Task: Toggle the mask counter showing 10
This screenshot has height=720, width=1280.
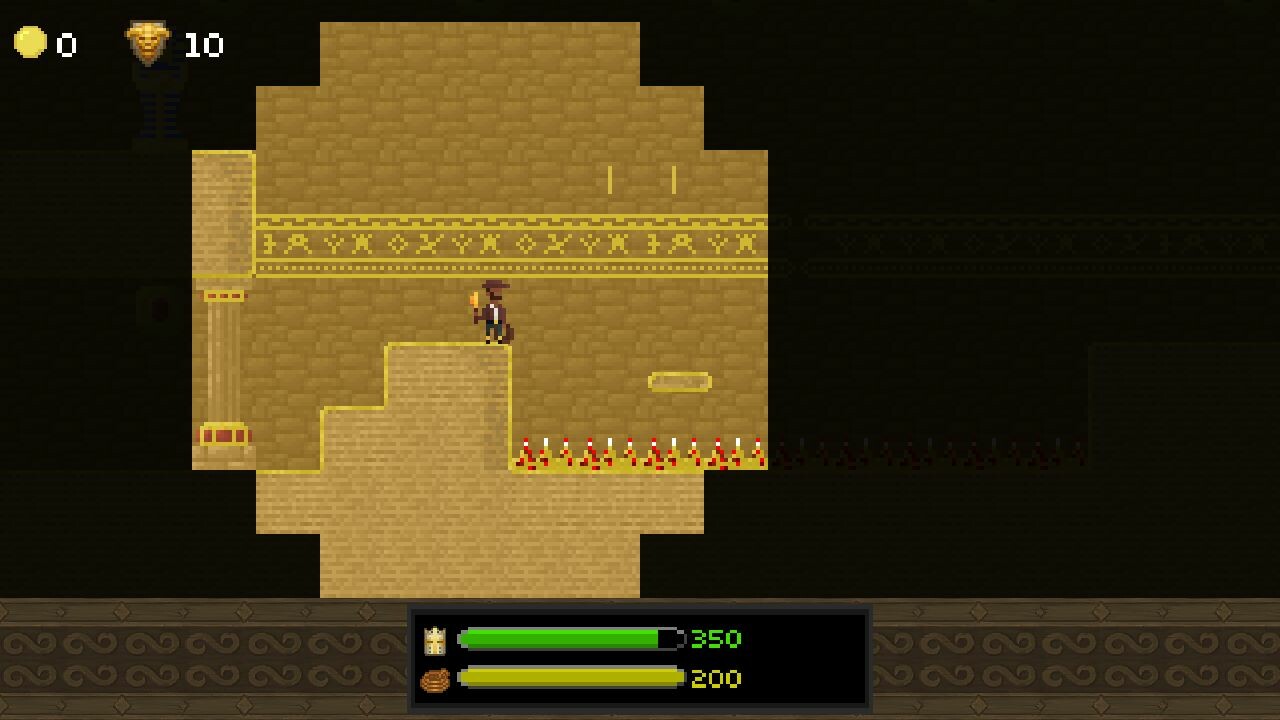Action: (203, 44)
